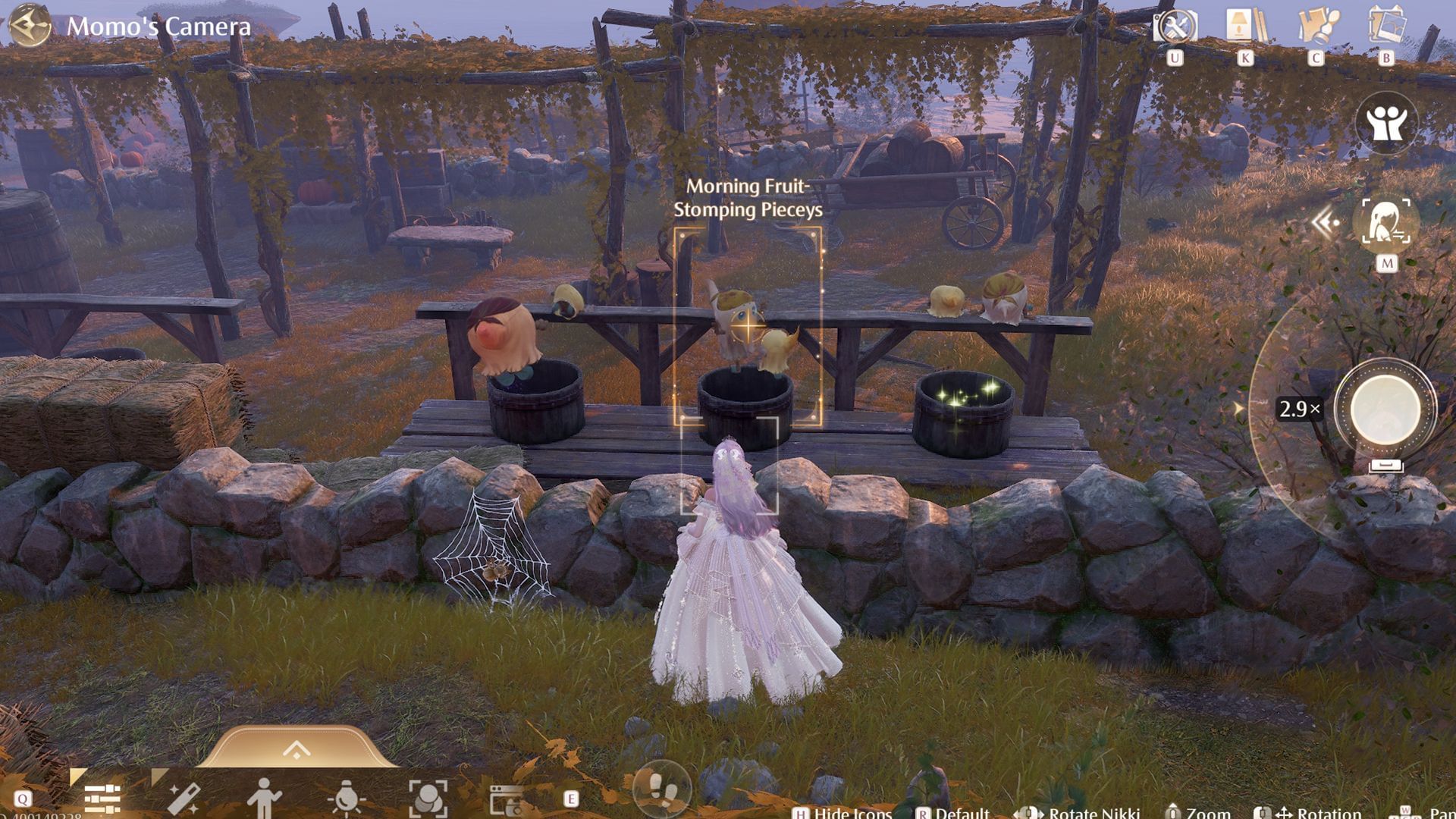Open the camera tools wrench icon
1456x819 pixels.
point(1175,28)
